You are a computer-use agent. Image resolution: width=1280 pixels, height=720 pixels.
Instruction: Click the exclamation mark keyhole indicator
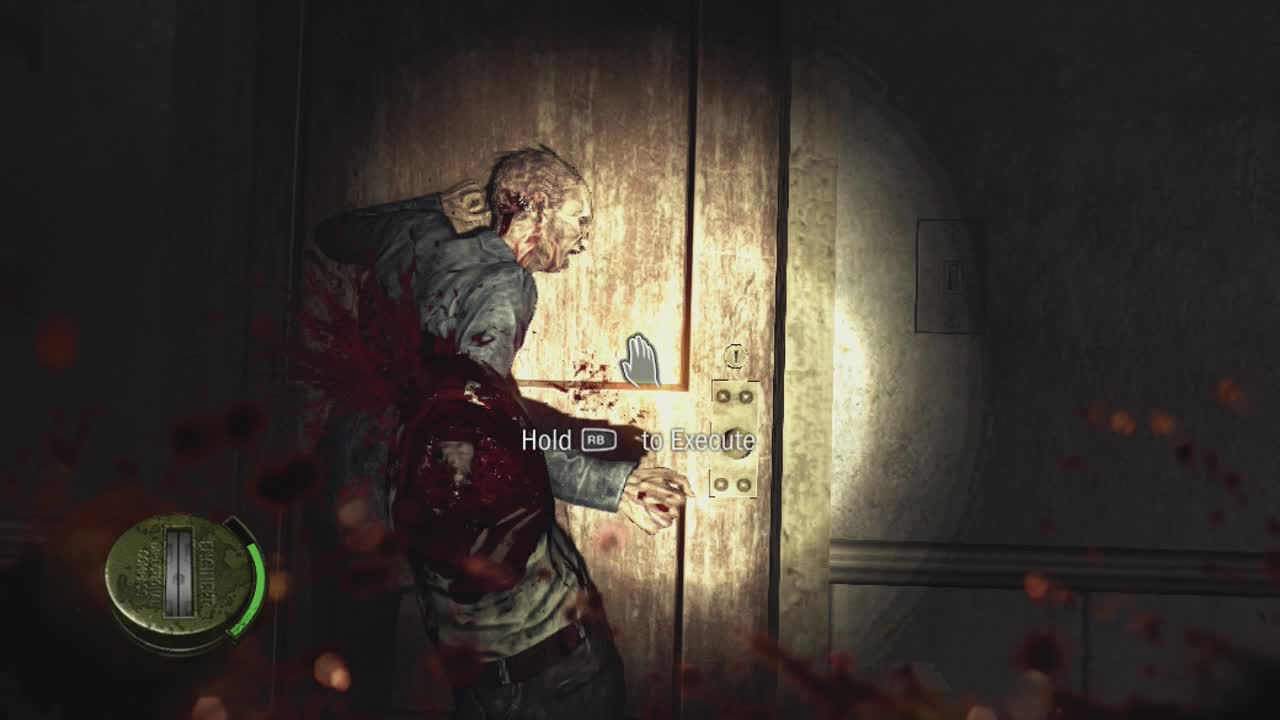(x=735, y=355)
